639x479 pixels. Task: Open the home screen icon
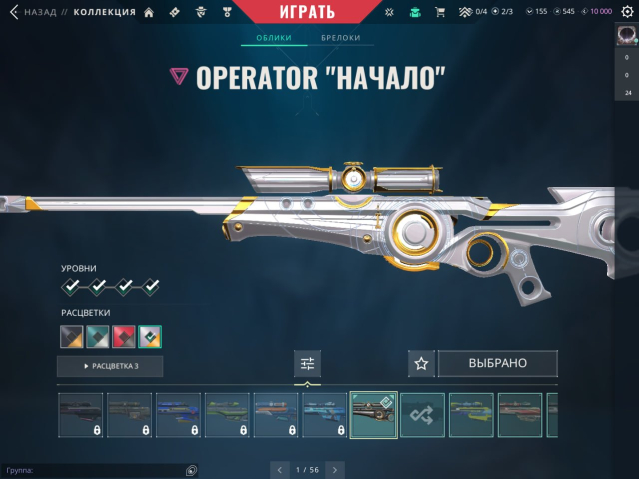tap(149, 12)
